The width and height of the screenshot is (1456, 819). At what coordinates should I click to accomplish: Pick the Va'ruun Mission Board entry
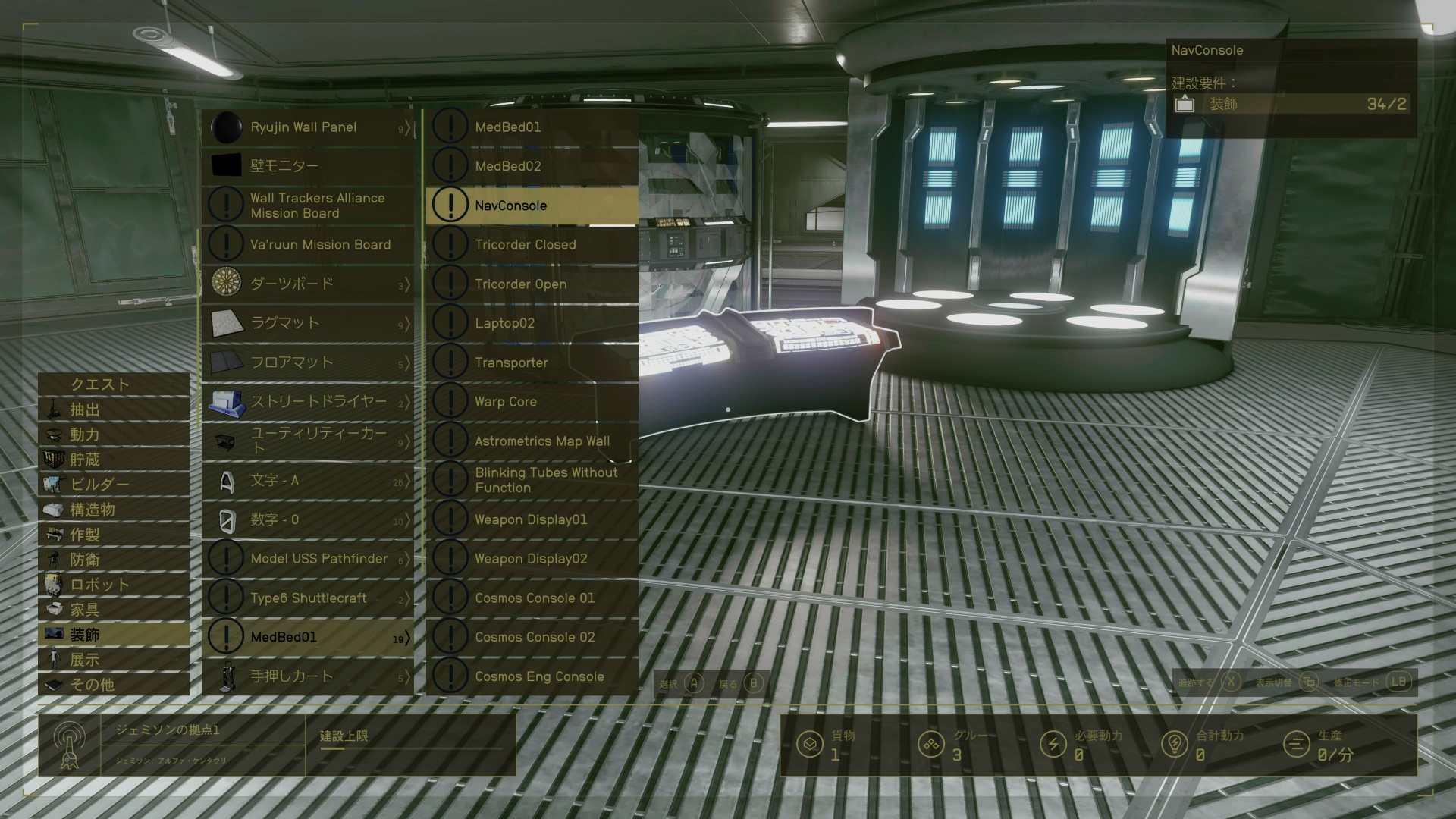(308, 245)
